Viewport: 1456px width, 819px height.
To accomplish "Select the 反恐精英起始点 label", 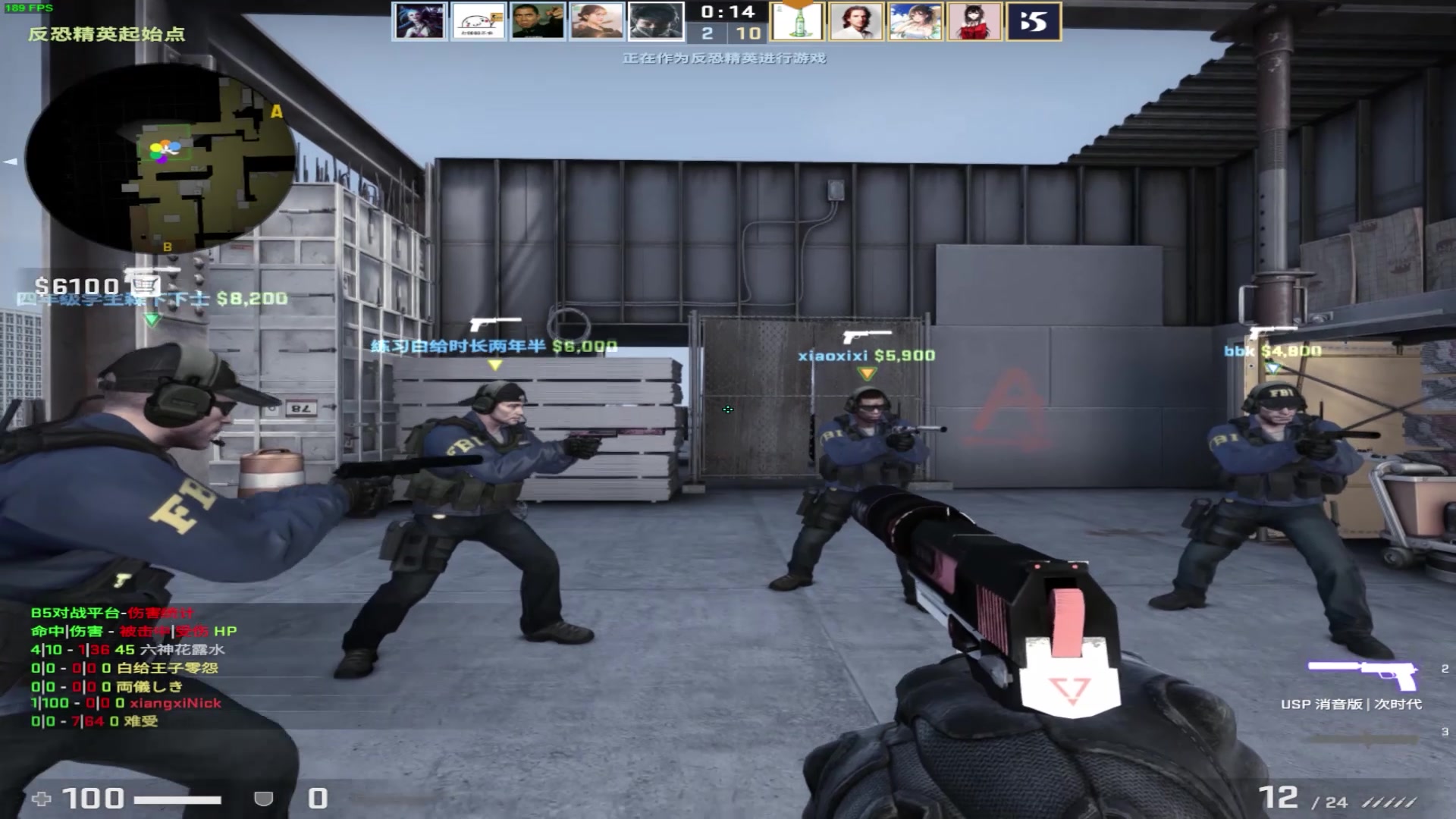I will click(106, 35).
